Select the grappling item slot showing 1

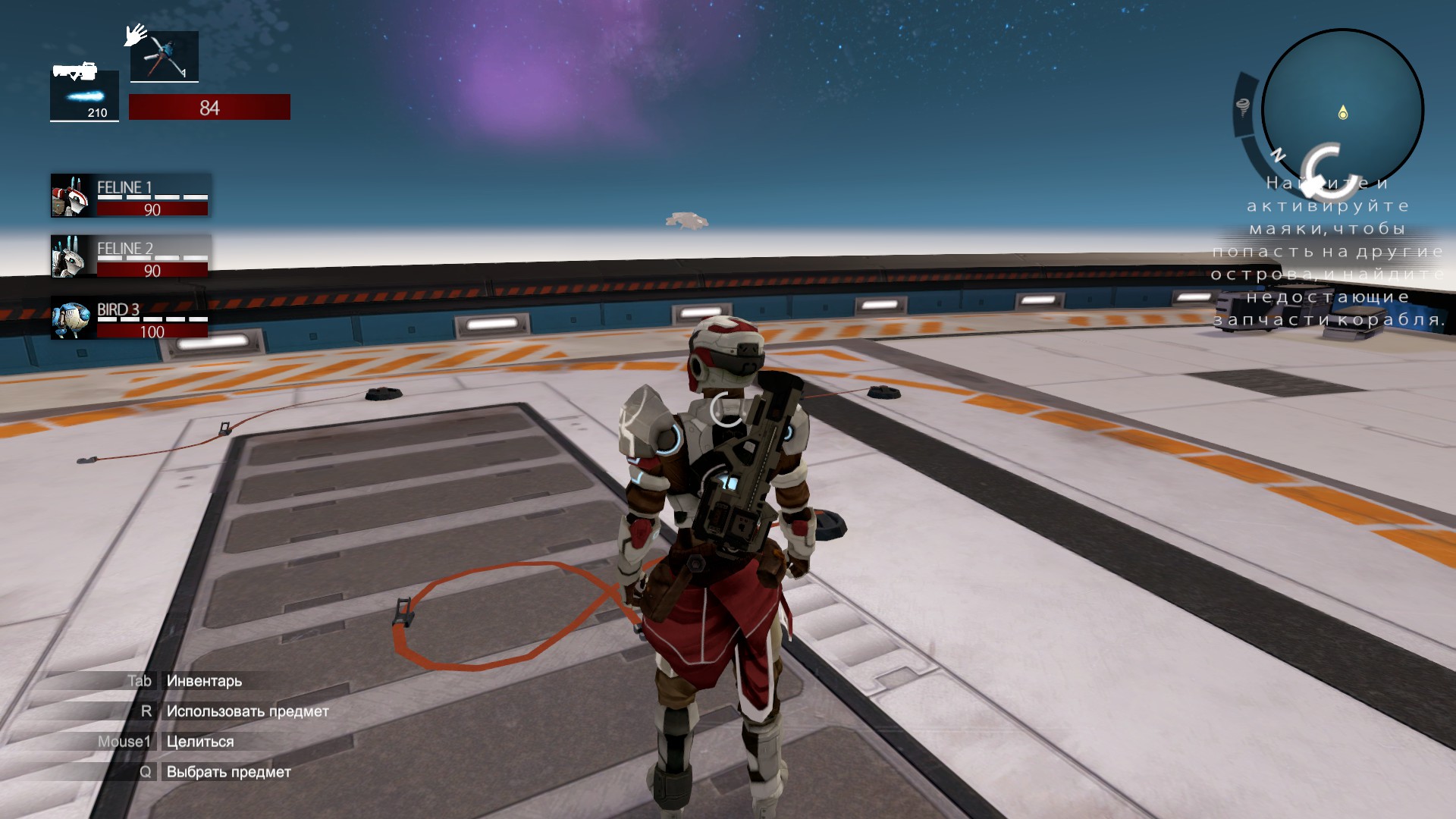pos(164,56)
